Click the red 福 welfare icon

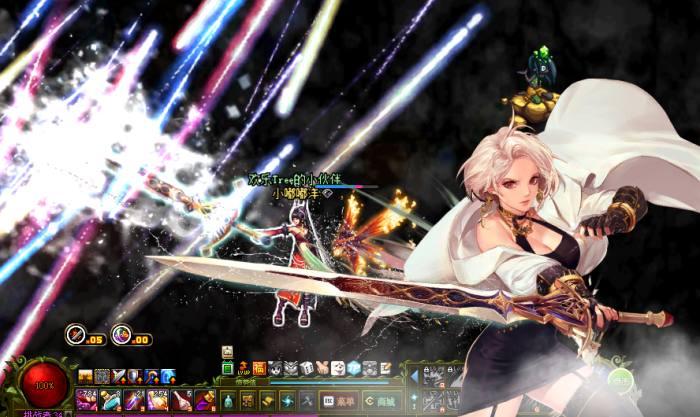(x=258, y=369)
